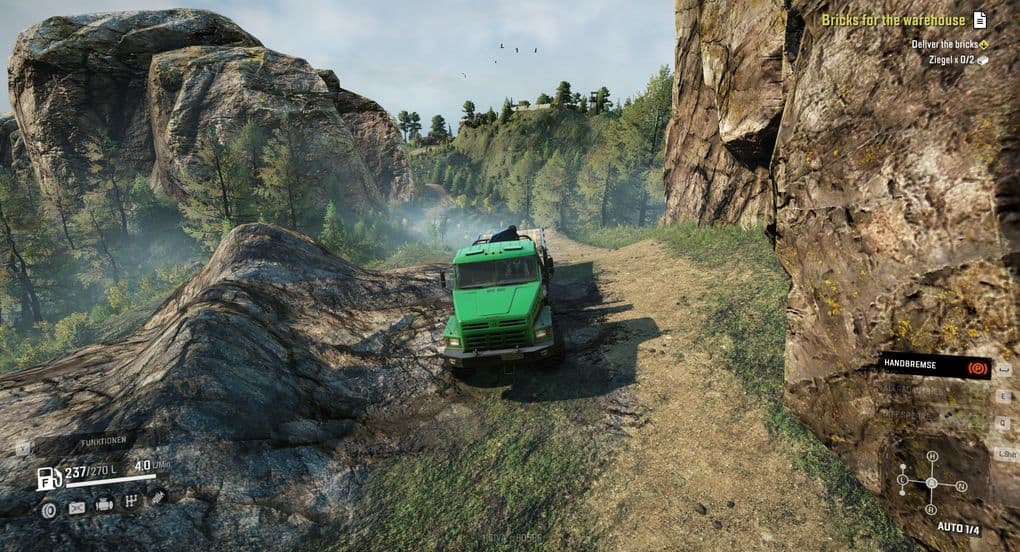1020x552 pixels.
Task: Open the Bricks for the warehouse contract
Action: [x=893, y=20]
